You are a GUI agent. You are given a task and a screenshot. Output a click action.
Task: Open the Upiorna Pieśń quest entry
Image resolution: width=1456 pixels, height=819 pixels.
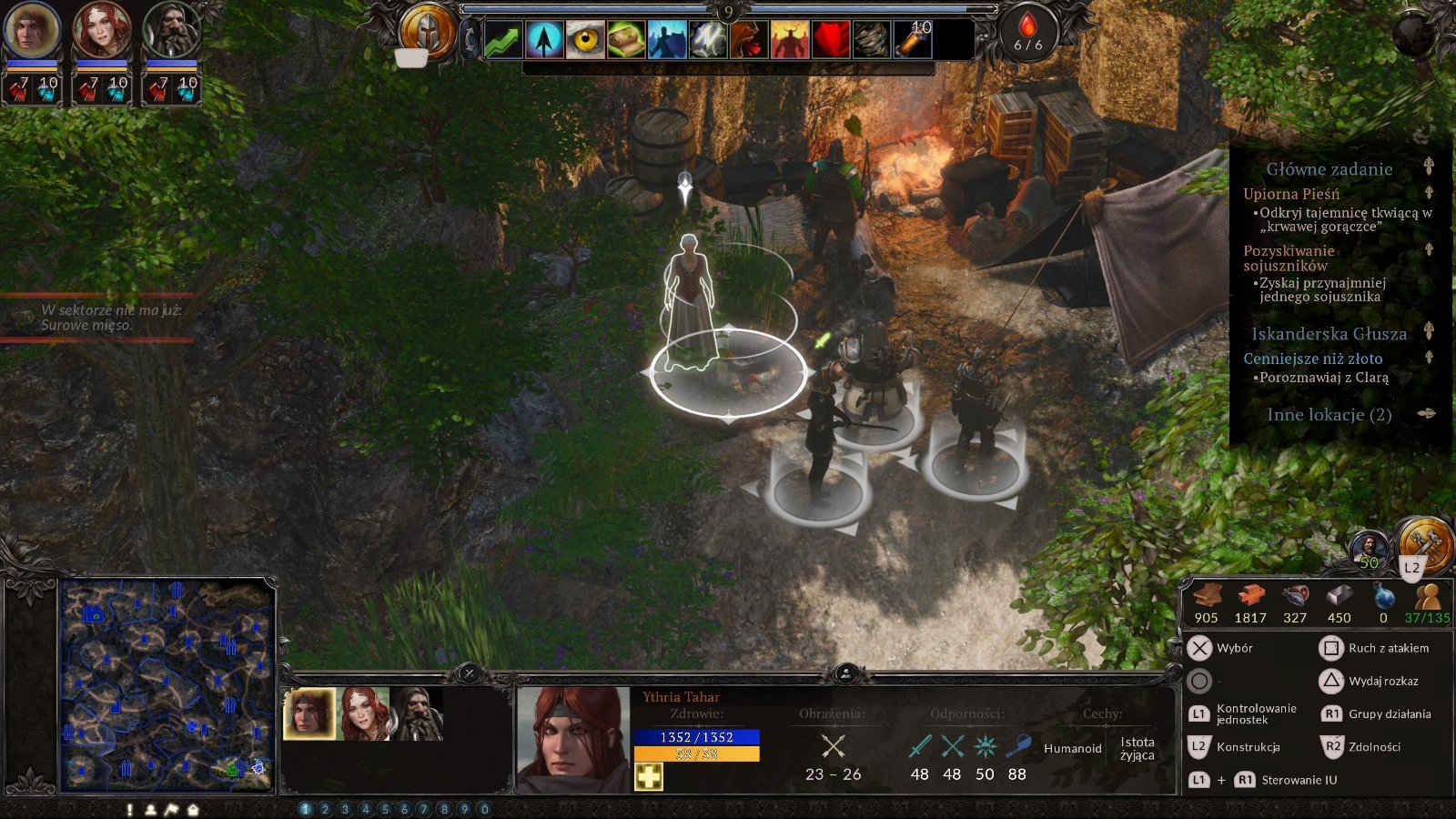pyautogui.click(x=1291, y=194)
